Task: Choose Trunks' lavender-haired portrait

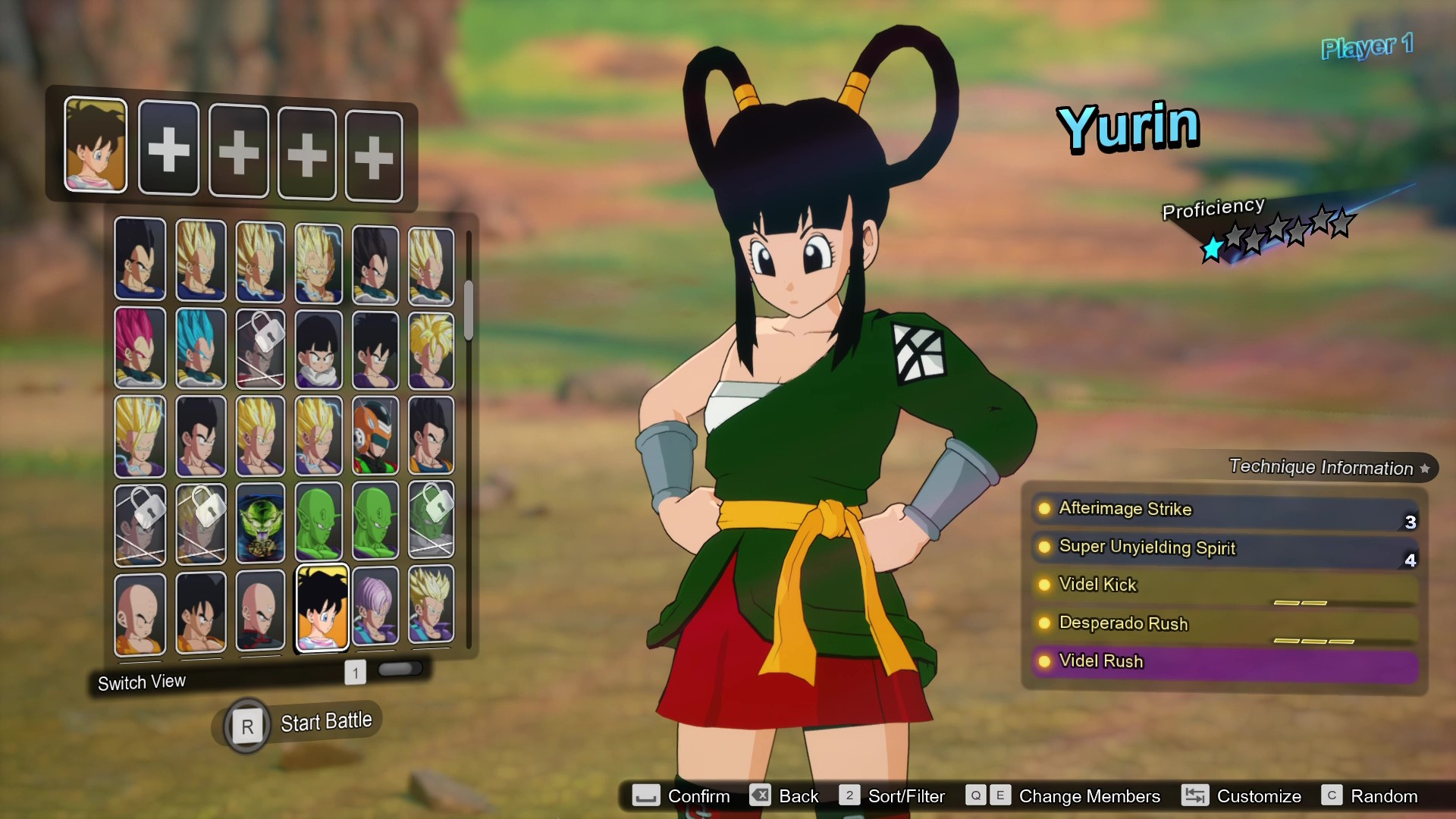Action: (375, 607)
